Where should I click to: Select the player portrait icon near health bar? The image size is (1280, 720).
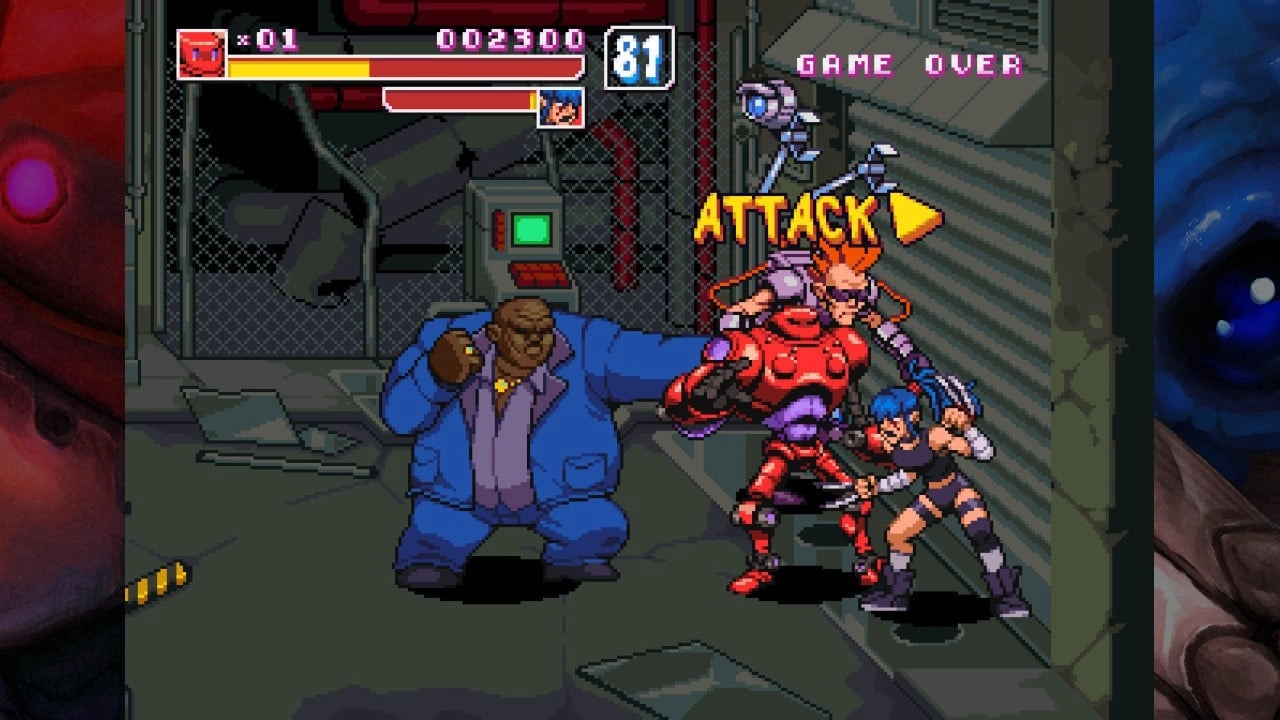pos(562,107)
